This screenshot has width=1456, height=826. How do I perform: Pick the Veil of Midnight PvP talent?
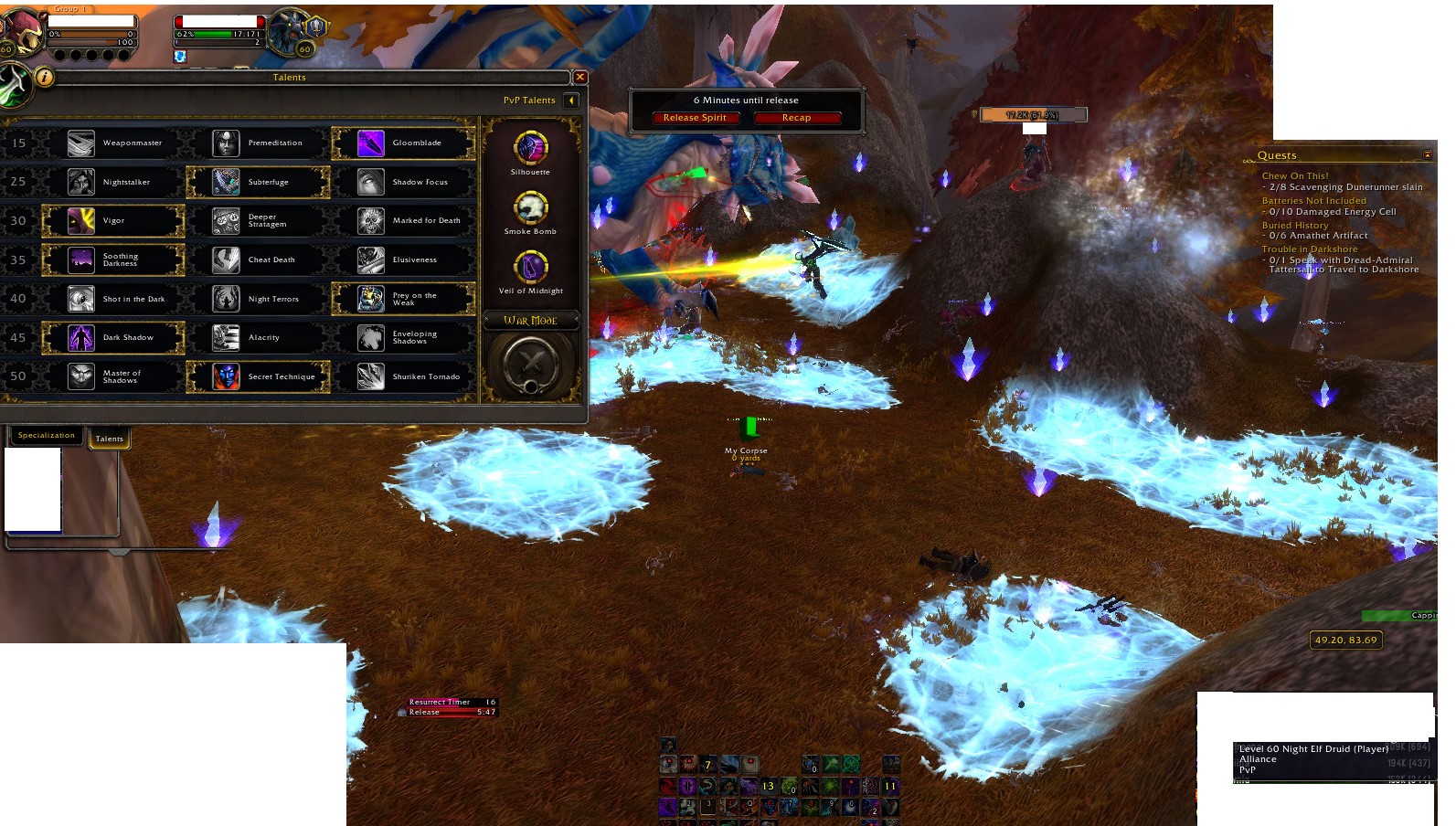[x=530, y=267]
